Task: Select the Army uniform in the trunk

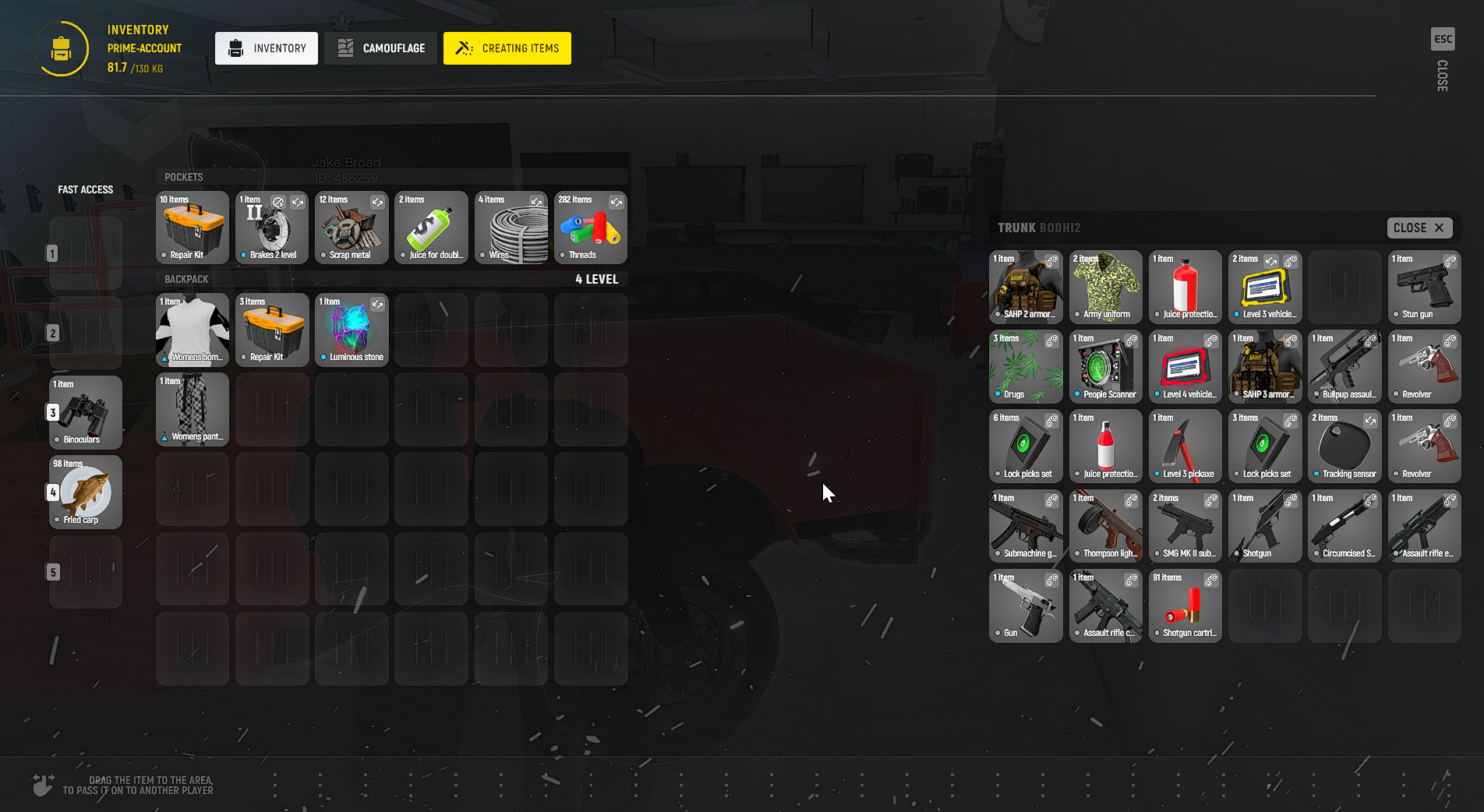Action: pyautogui.click(x=1106, y=287)
